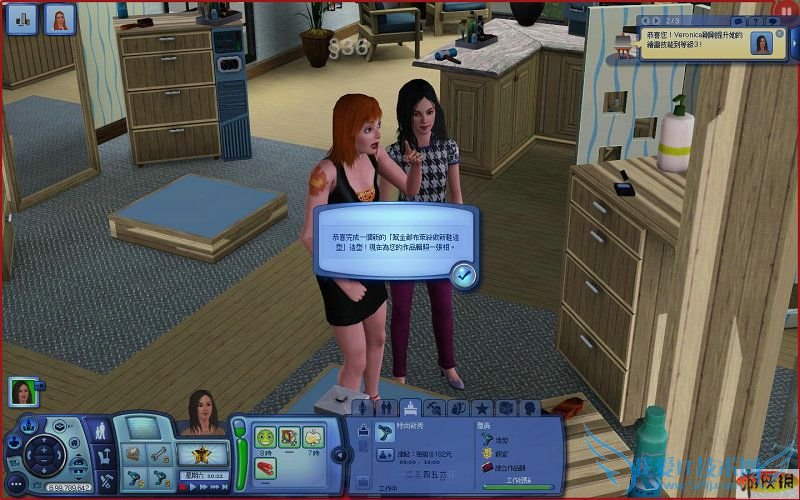
Task: Open the star tab in Sim panel
Action: [481, 407]
